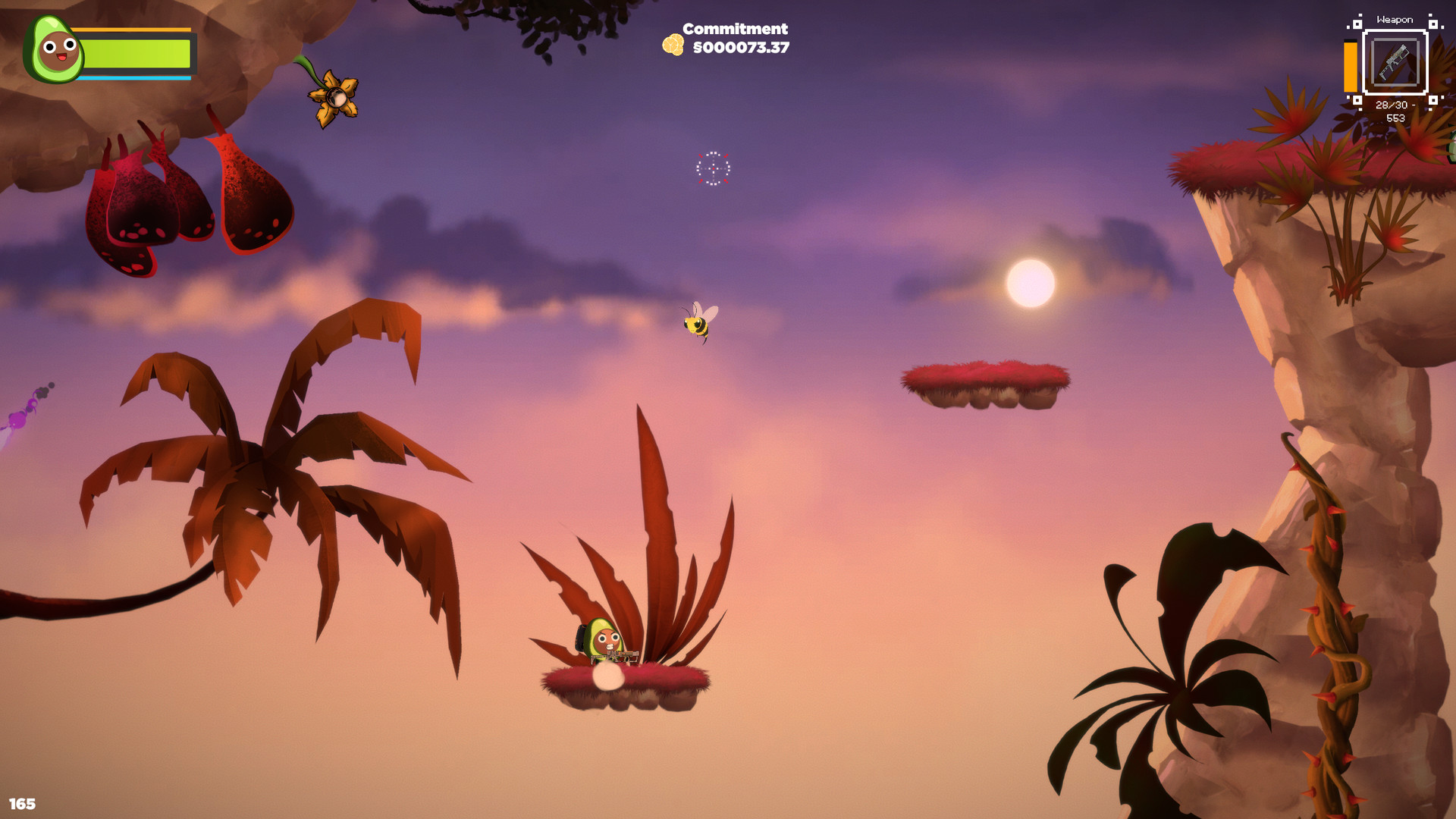Click the ammo readout showing 28/30
The height and width of the screenshot is (819, 1456).
click(1392, 104)
